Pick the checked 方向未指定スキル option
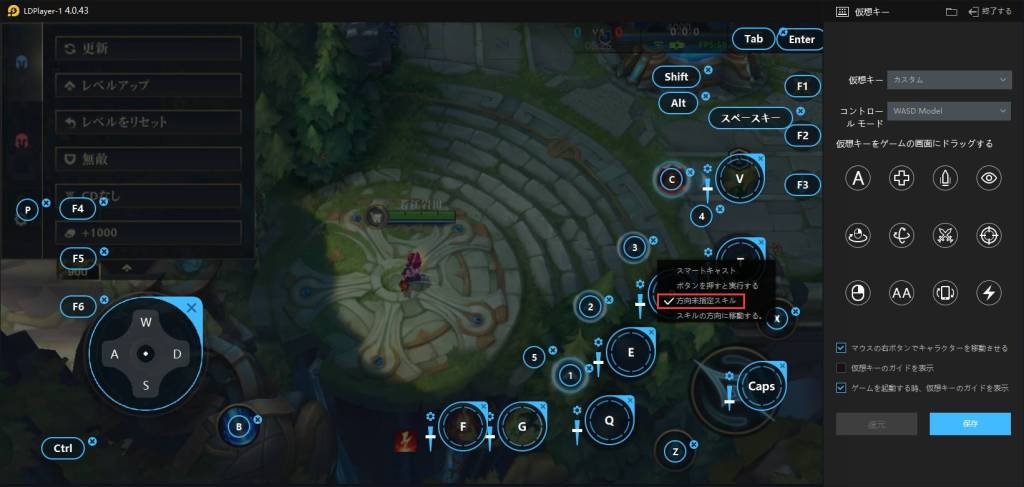The height and width of the screenshot is (487, 1024). pos(708,301)
